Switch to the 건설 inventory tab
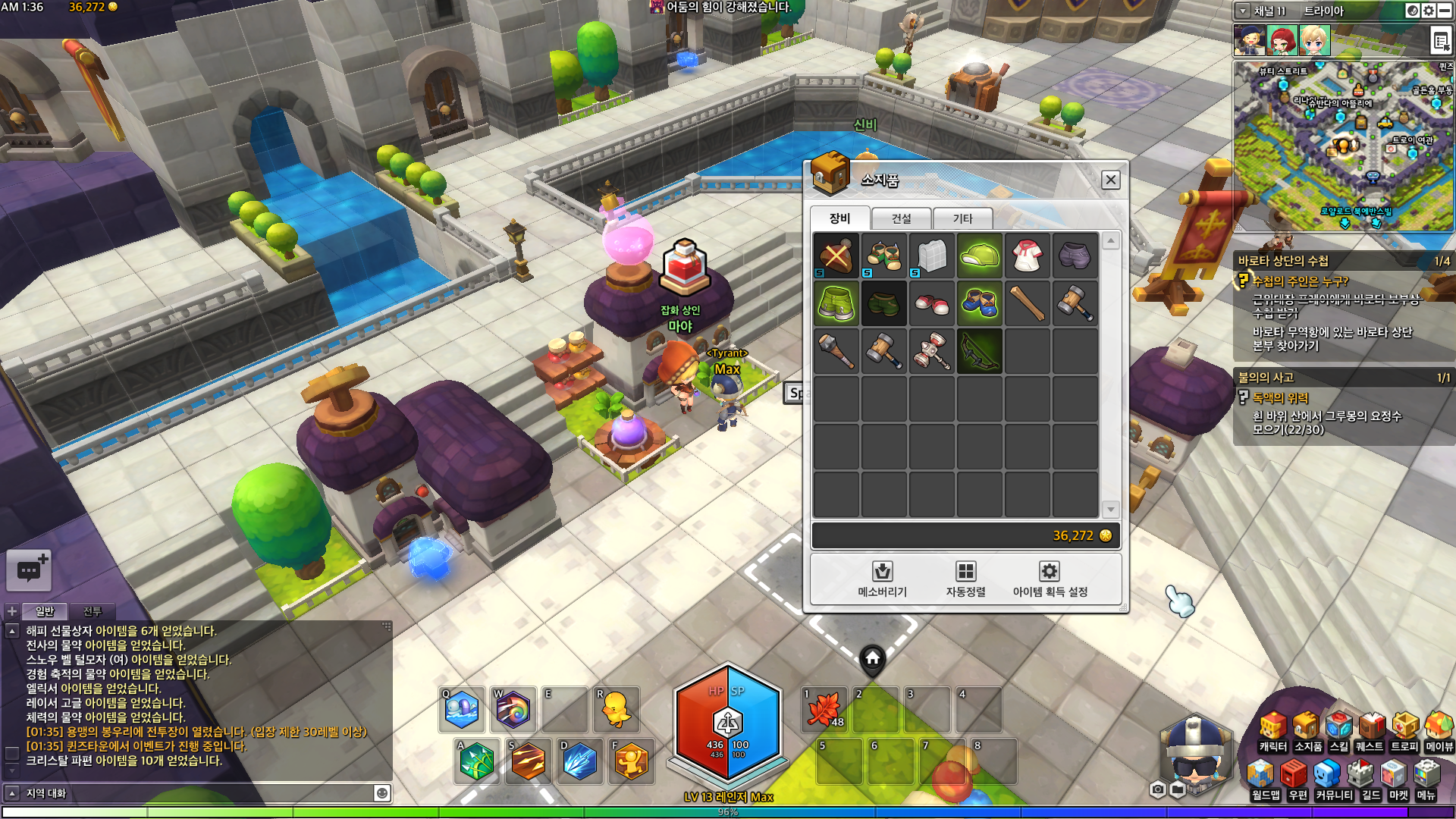 click(x=901, y=218)
